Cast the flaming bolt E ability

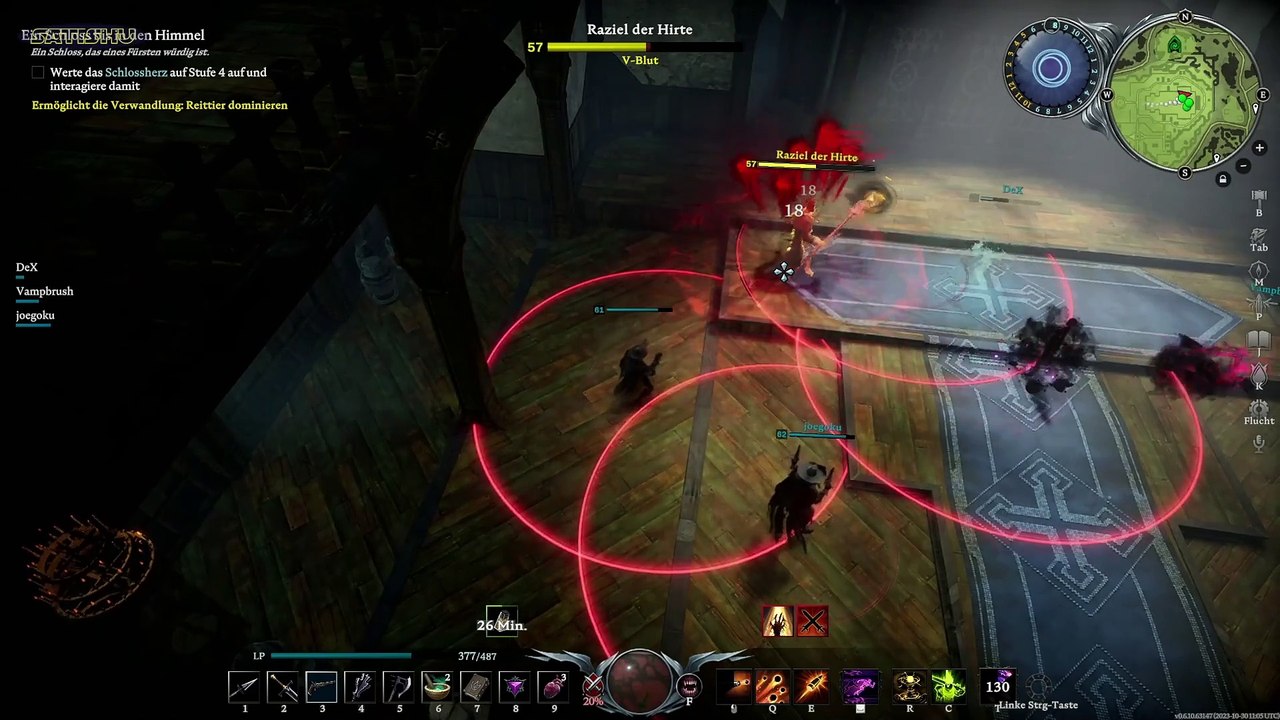pyautogui.click(x=811, y=687)
